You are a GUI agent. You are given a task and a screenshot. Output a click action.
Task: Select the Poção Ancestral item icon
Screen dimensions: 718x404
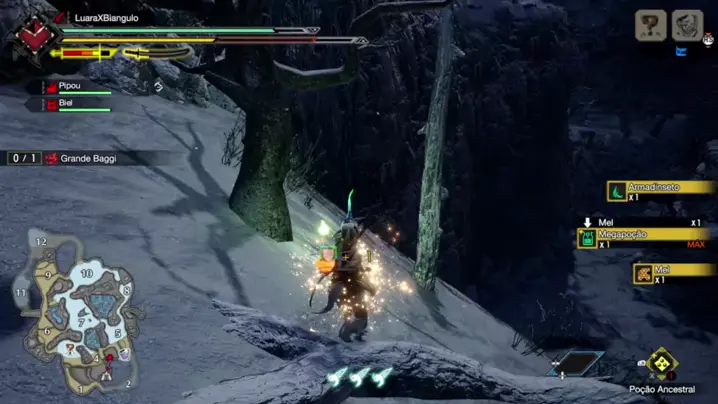(660, 364)
